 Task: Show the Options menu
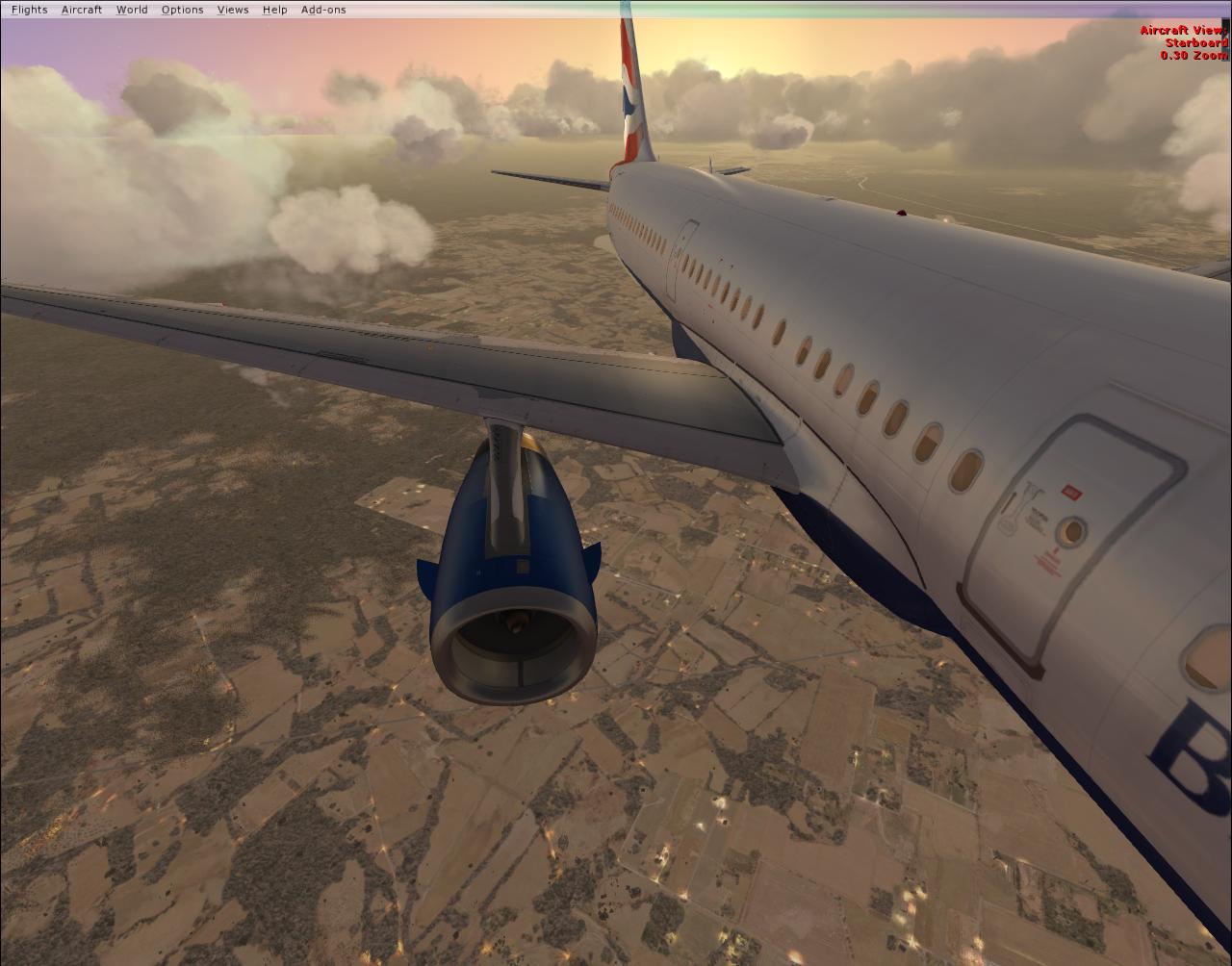[x=182, y=10]
